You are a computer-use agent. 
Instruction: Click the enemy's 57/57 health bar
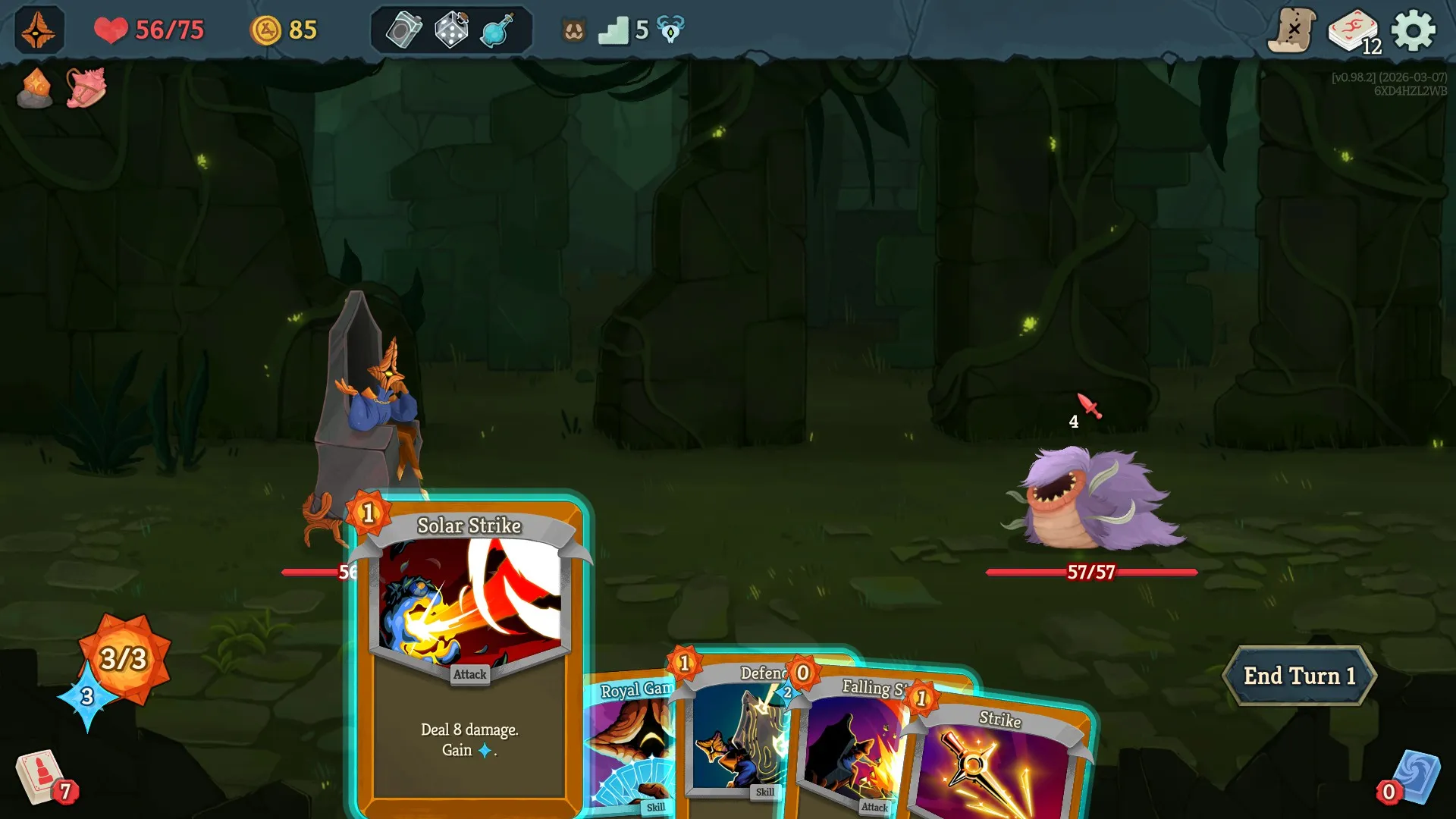pyautogui.click(x=1090, y=574)
